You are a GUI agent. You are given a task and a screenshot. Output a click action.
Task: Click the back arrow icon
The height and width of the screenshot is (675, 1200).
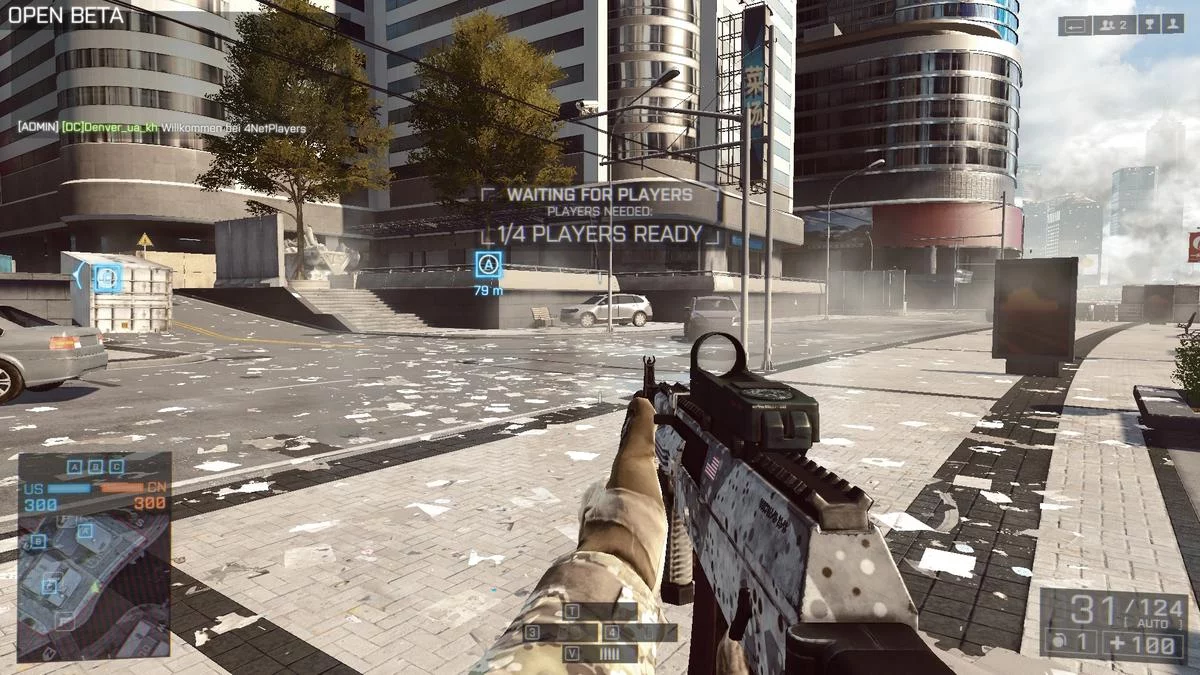[x=1075, y=26]
